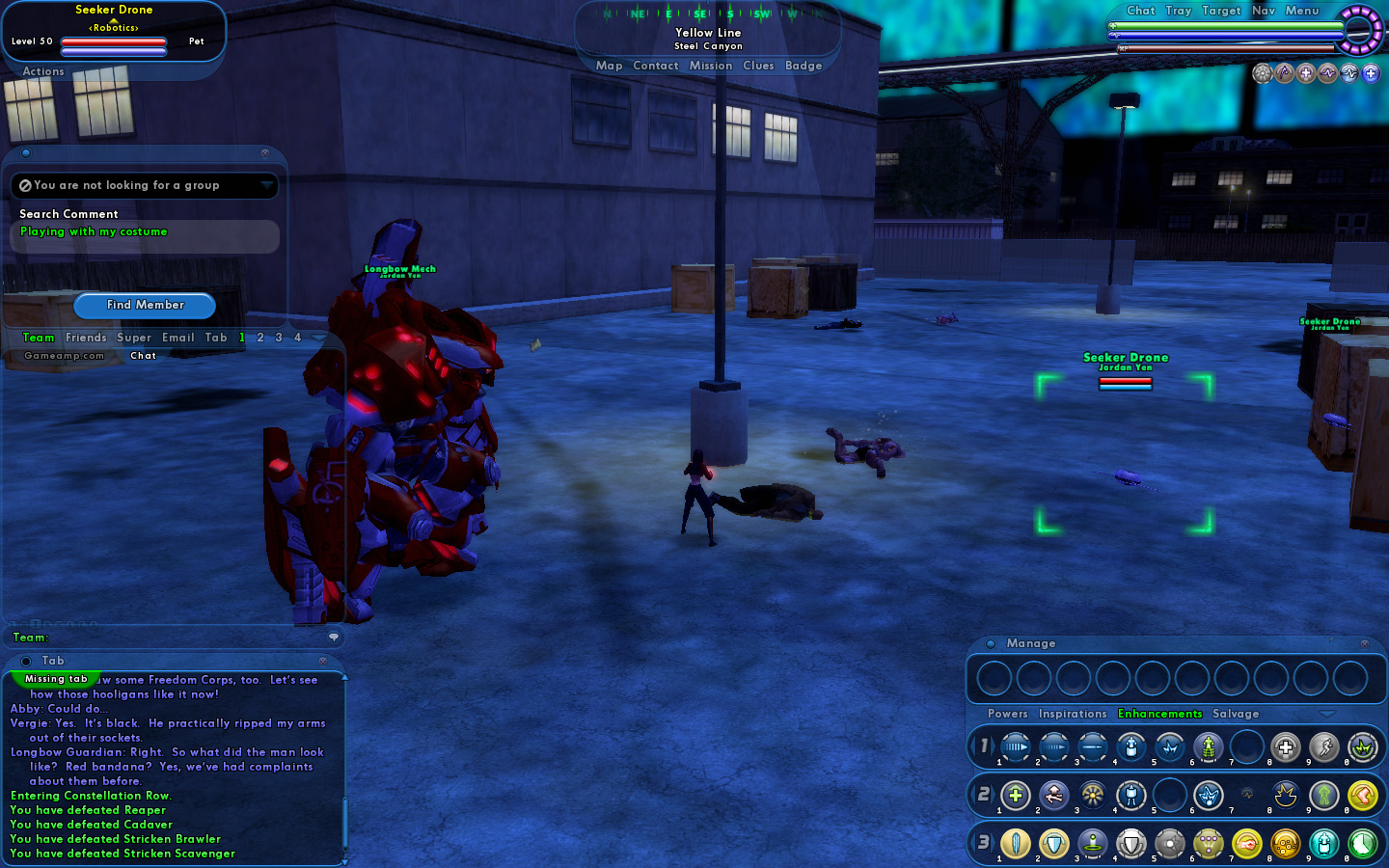This screenshot has width=1389, height=868.
Task: Edit the Search Comment field
Action: [x=145, y=232]
